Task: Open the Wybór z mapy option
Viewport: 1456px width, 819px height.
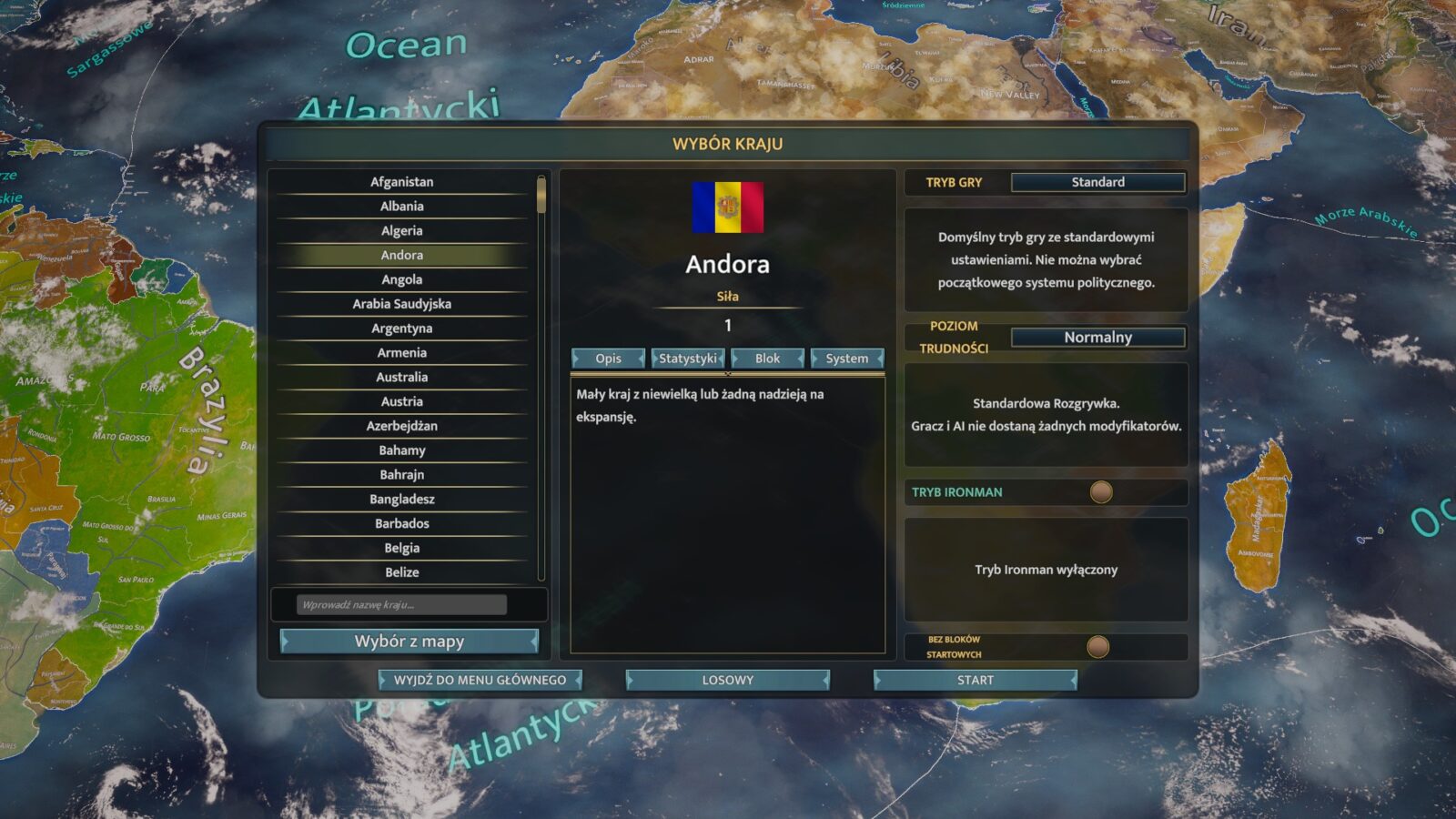Action: point(409,642)
